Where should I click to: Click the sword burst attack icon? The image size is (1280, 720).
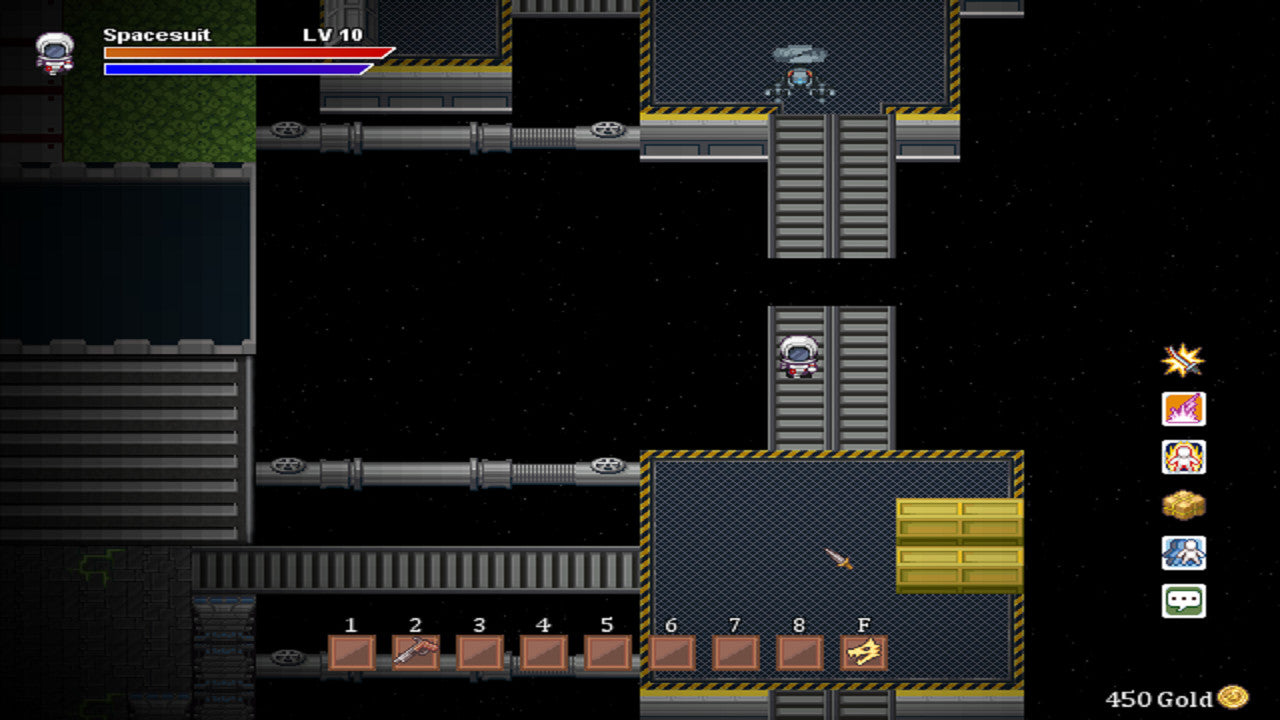1183,360
